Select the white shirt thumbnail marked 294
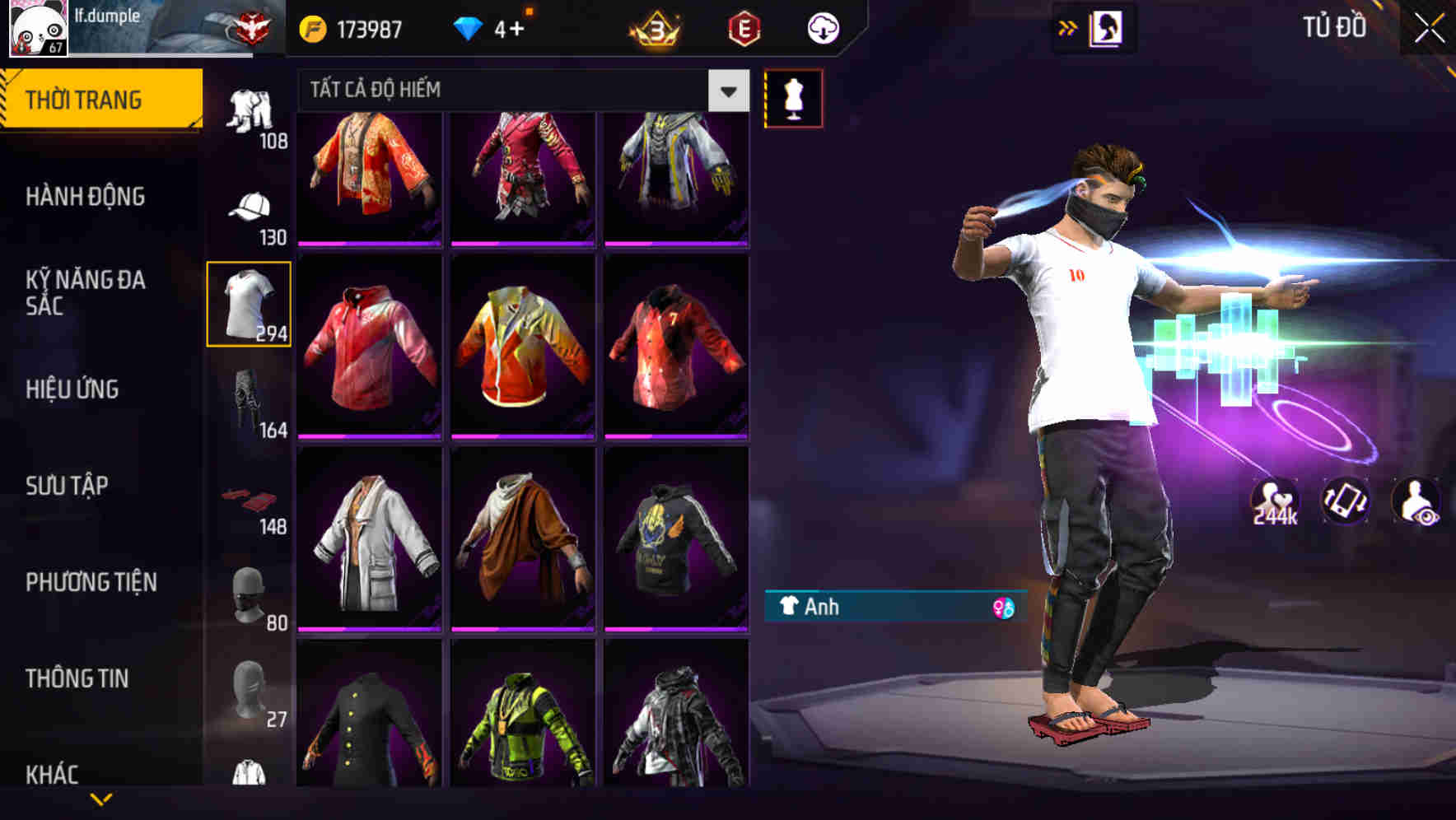This screenshot has width=1456, height=820. (250, 303)
